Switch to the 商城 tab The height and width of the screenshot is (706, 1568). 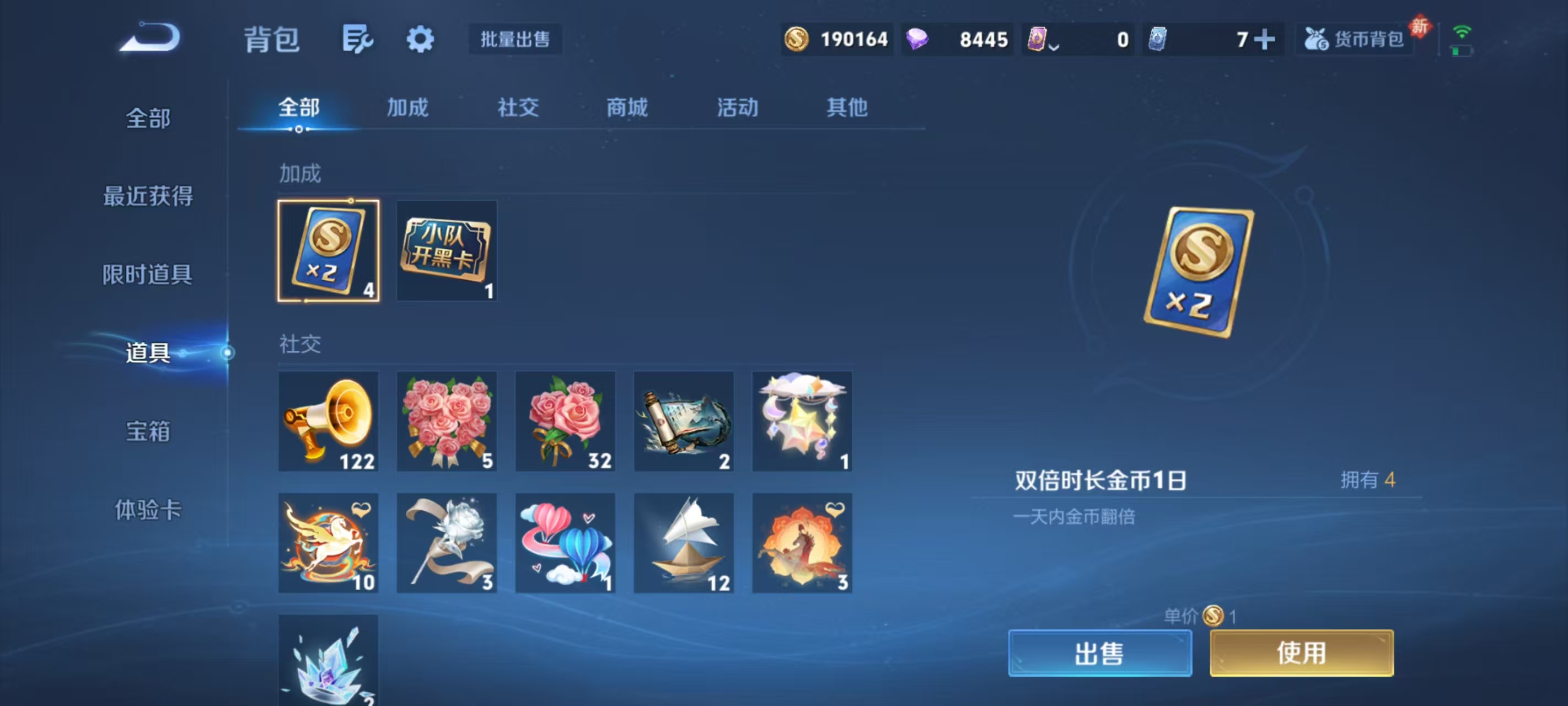(x=627, y=108)
